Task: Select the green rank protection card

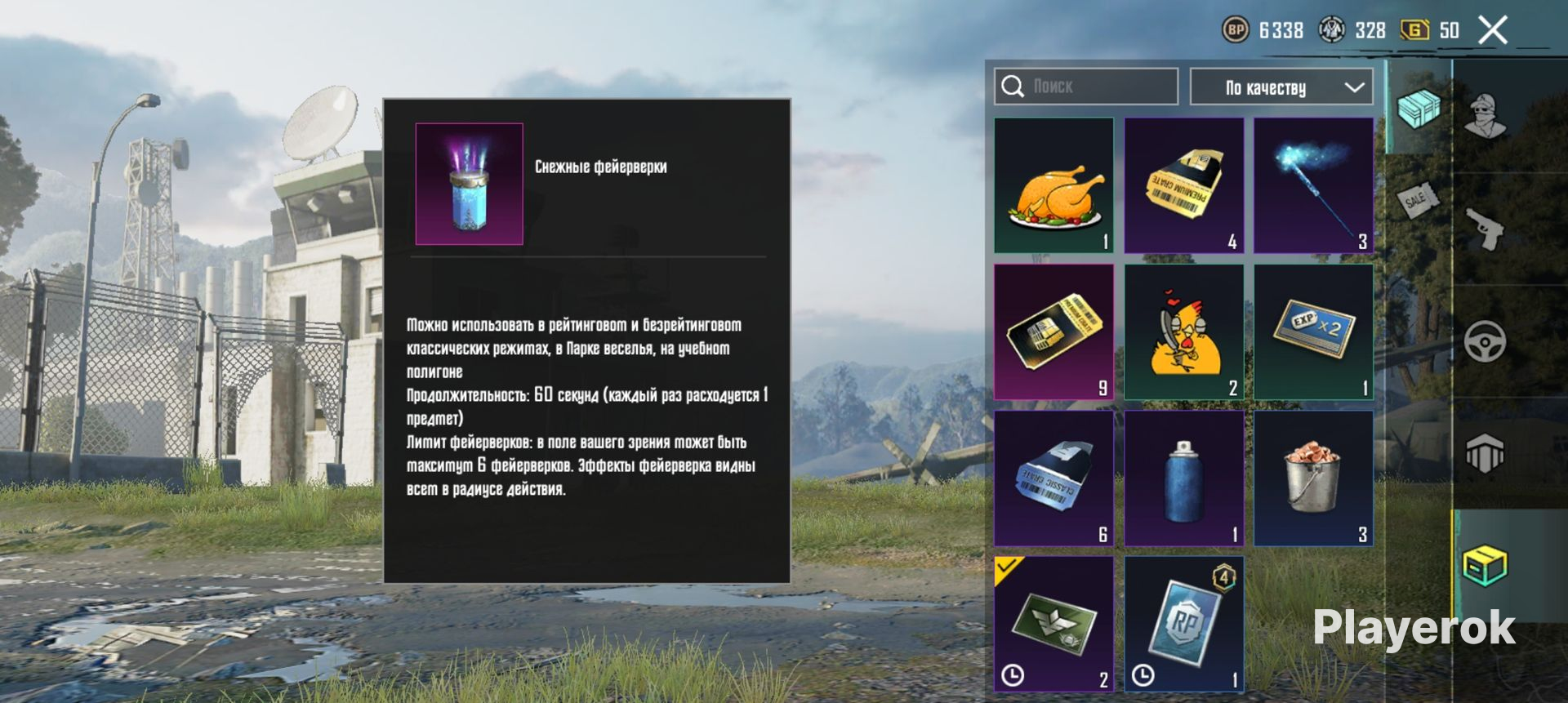Action: pos(1053,624)
